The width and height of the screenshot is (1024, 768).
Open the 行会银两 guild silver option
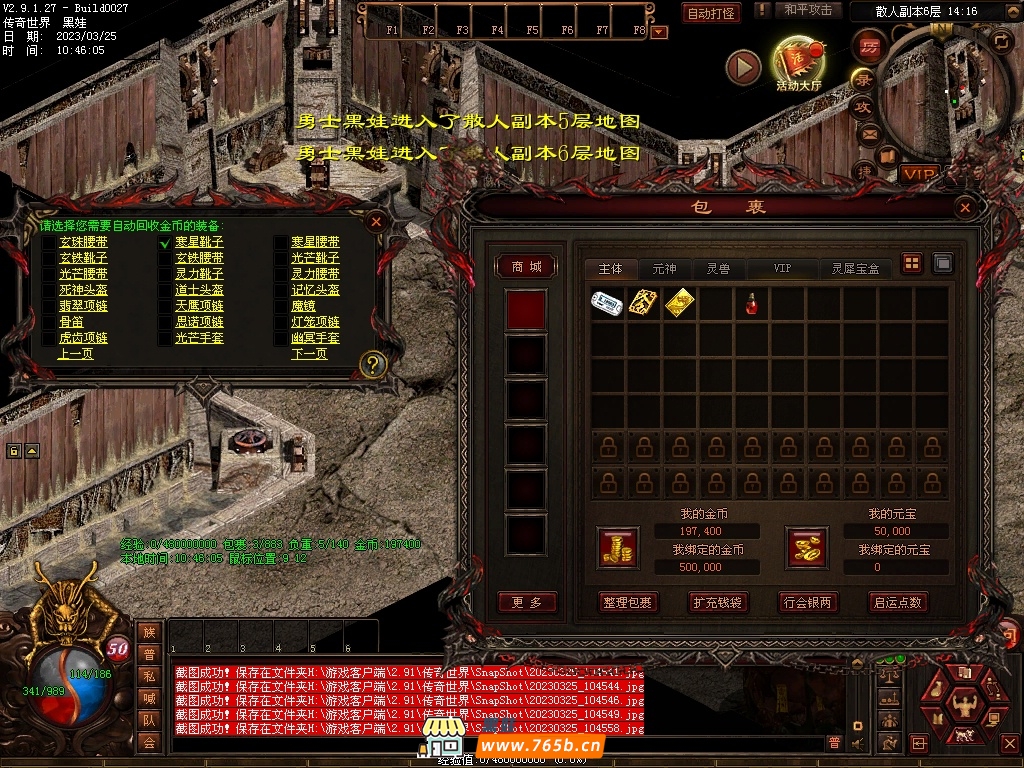[807, 602]
